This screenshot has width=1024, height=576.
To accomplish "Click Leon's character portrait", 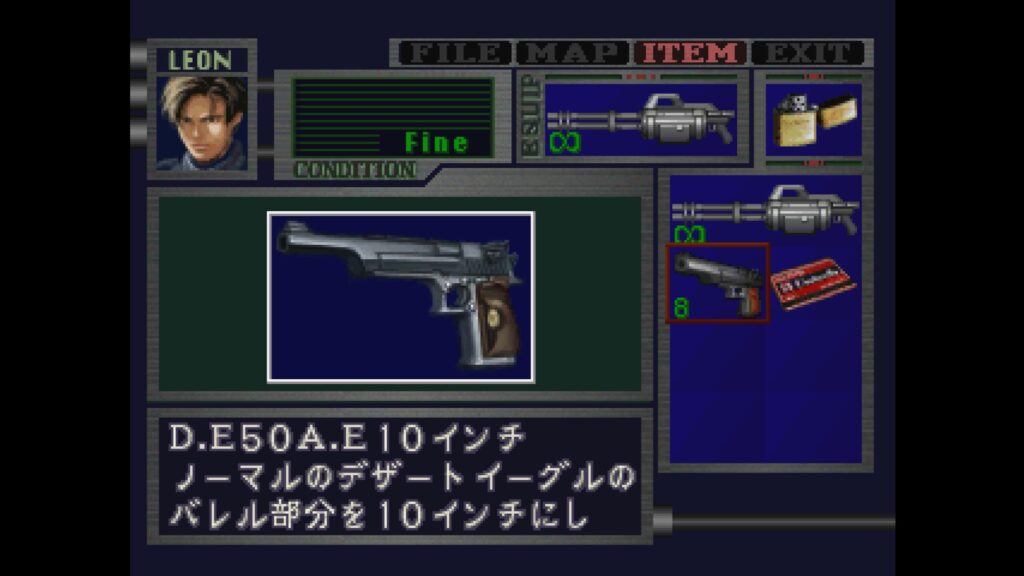I will tap(202, 122).
